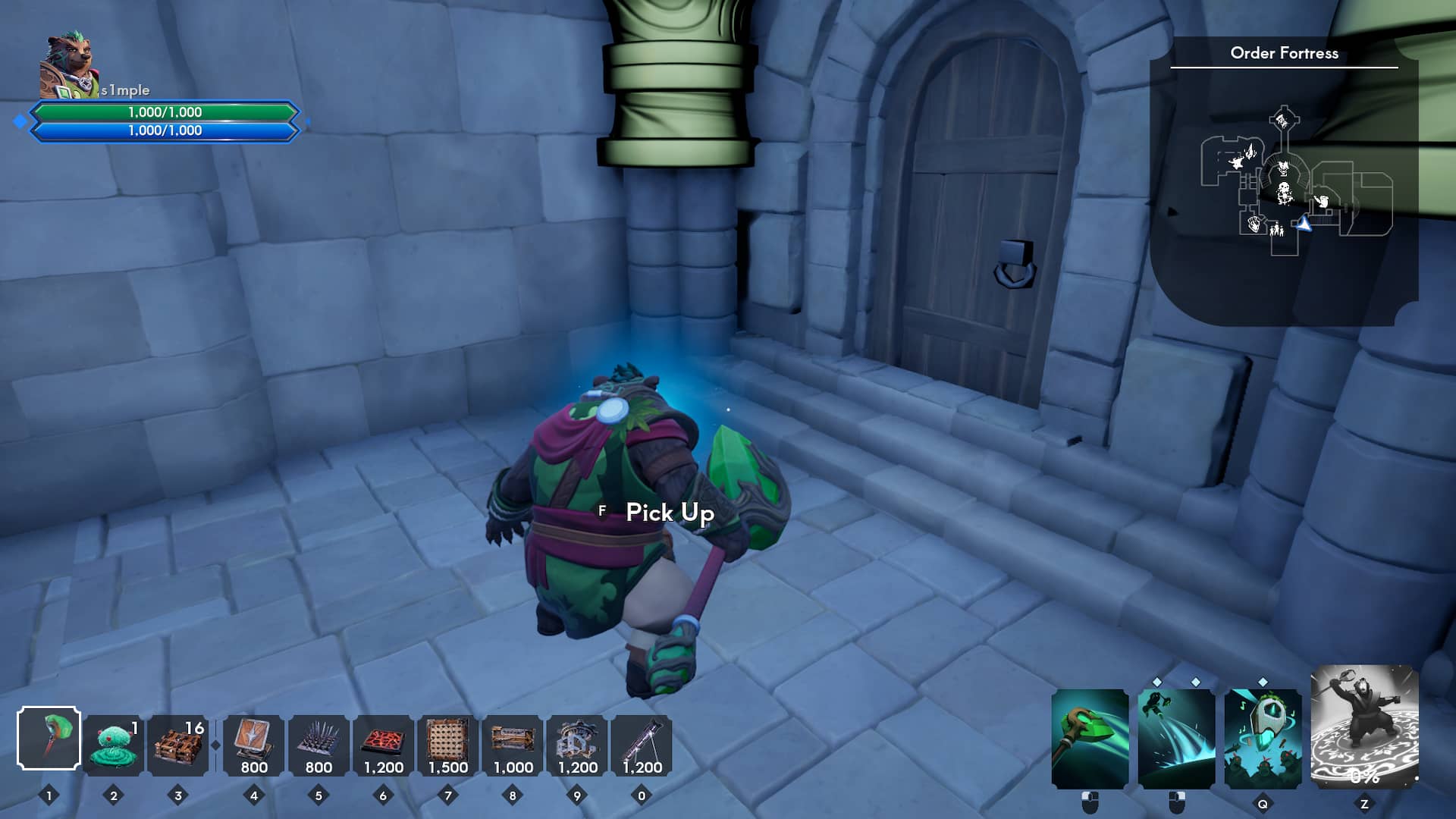Select the green hammer weapon in slot 1
Screen dimensions: 1456x819
(51, 739)
